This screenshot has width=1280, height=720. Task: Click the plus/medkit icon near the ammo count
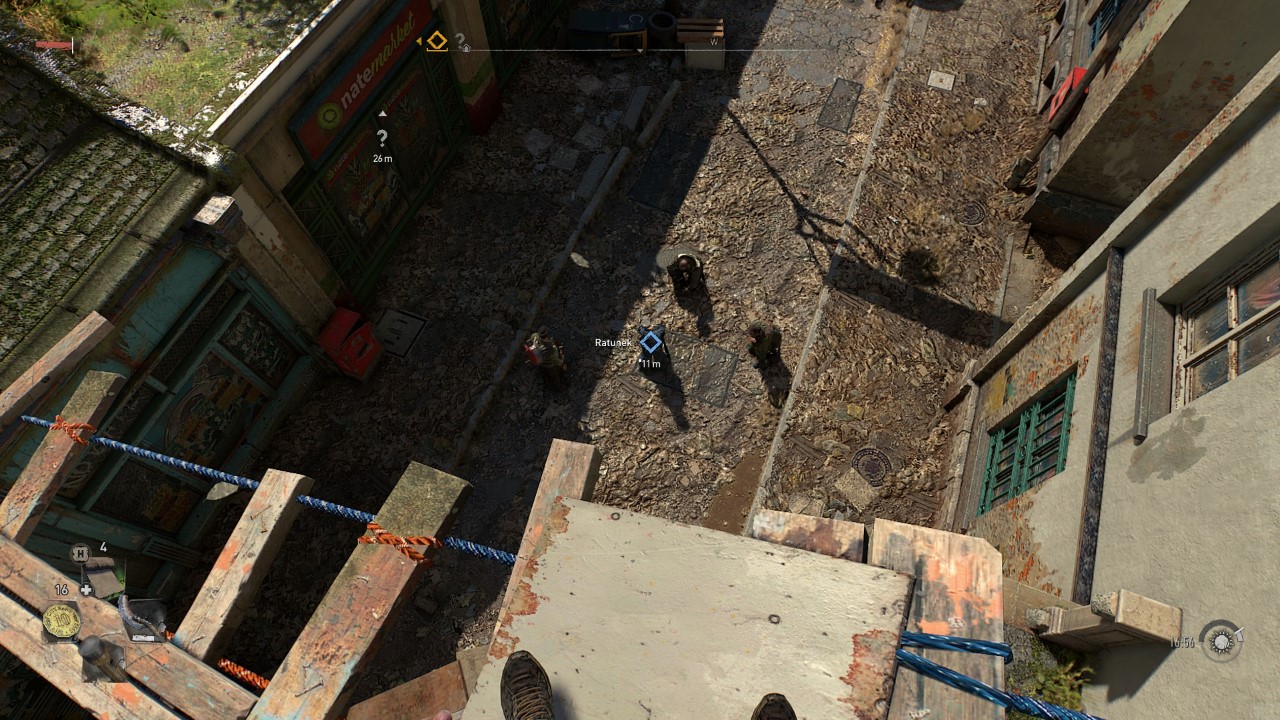pos(86,589)
